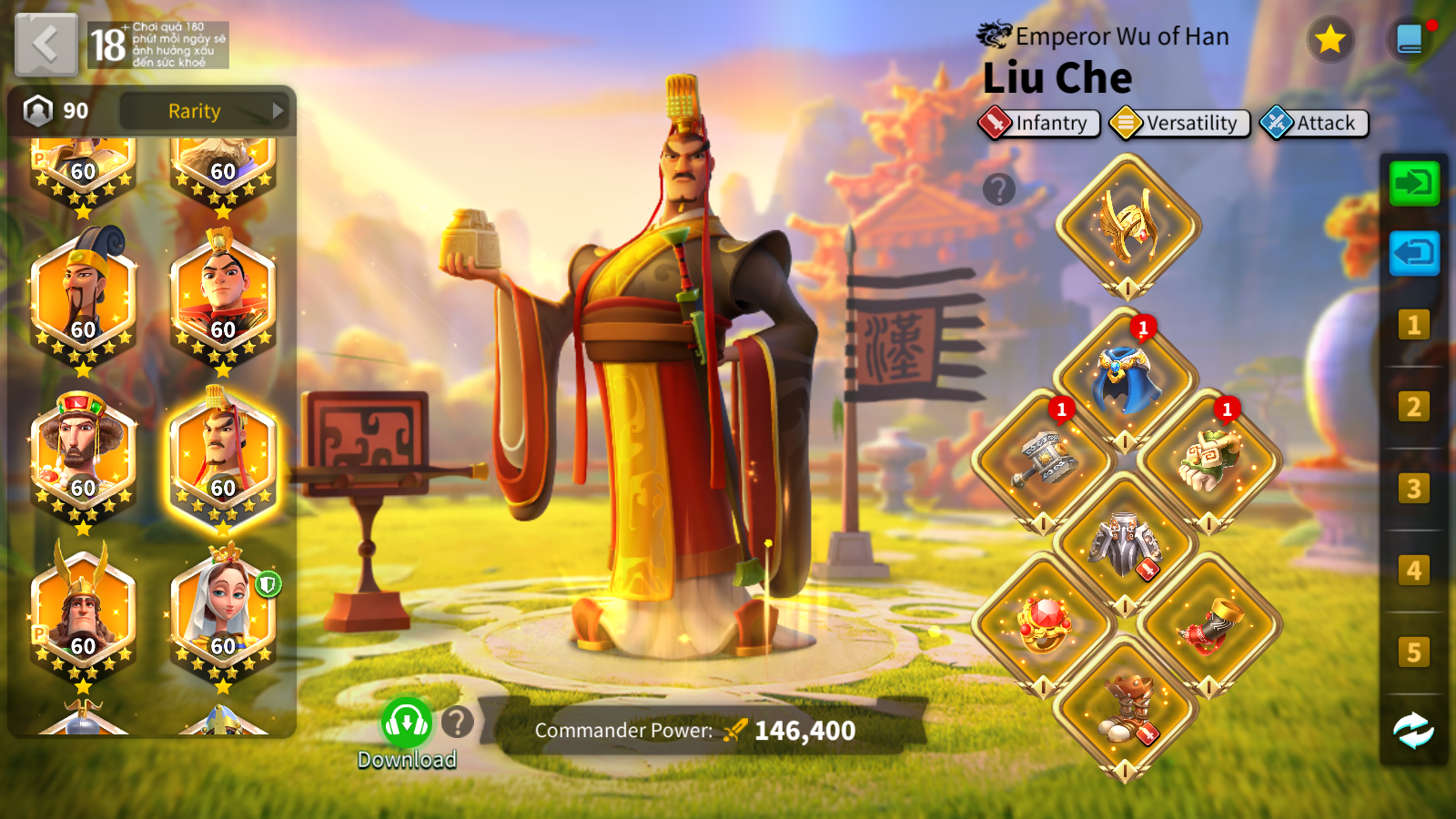
Task: Download the commander assets
Action: 406,724
